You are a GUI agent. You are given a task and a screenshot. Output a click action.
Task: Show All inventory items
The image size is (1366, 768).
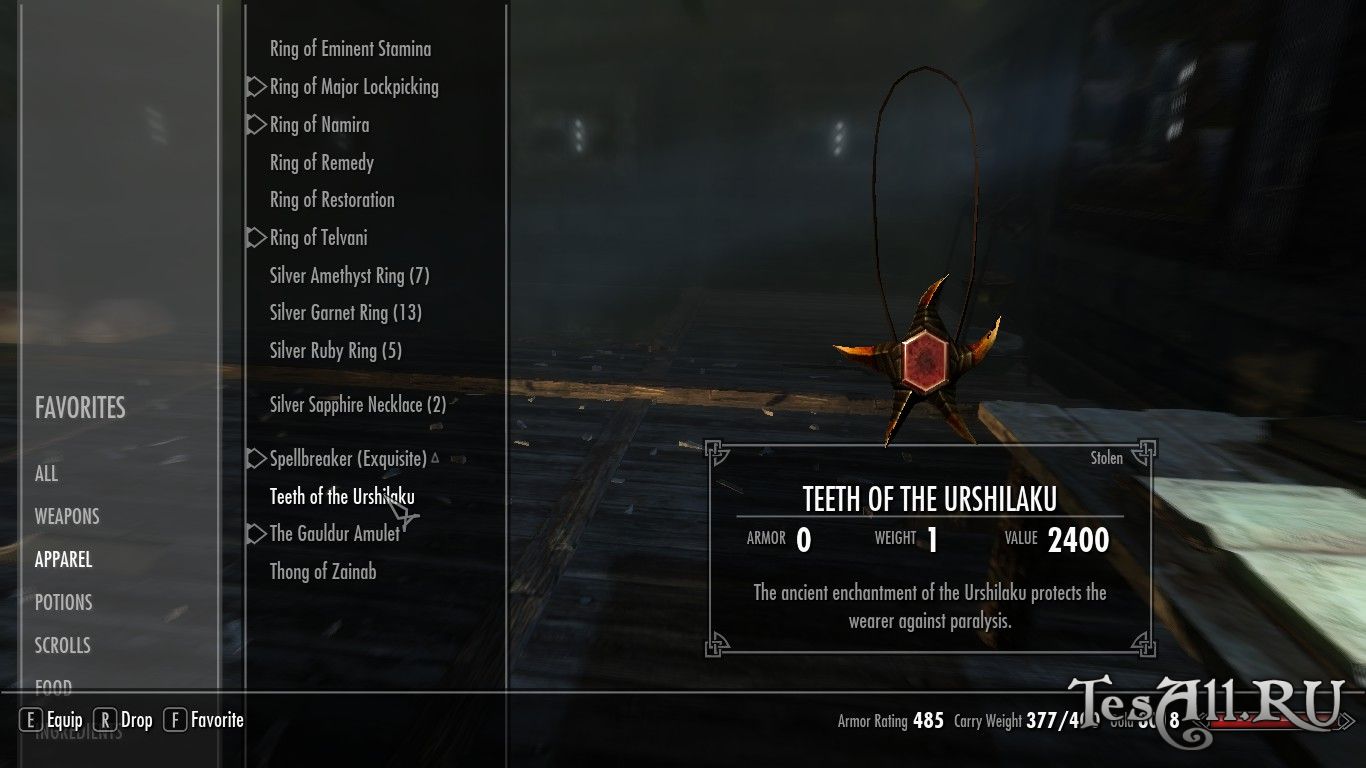47,474
